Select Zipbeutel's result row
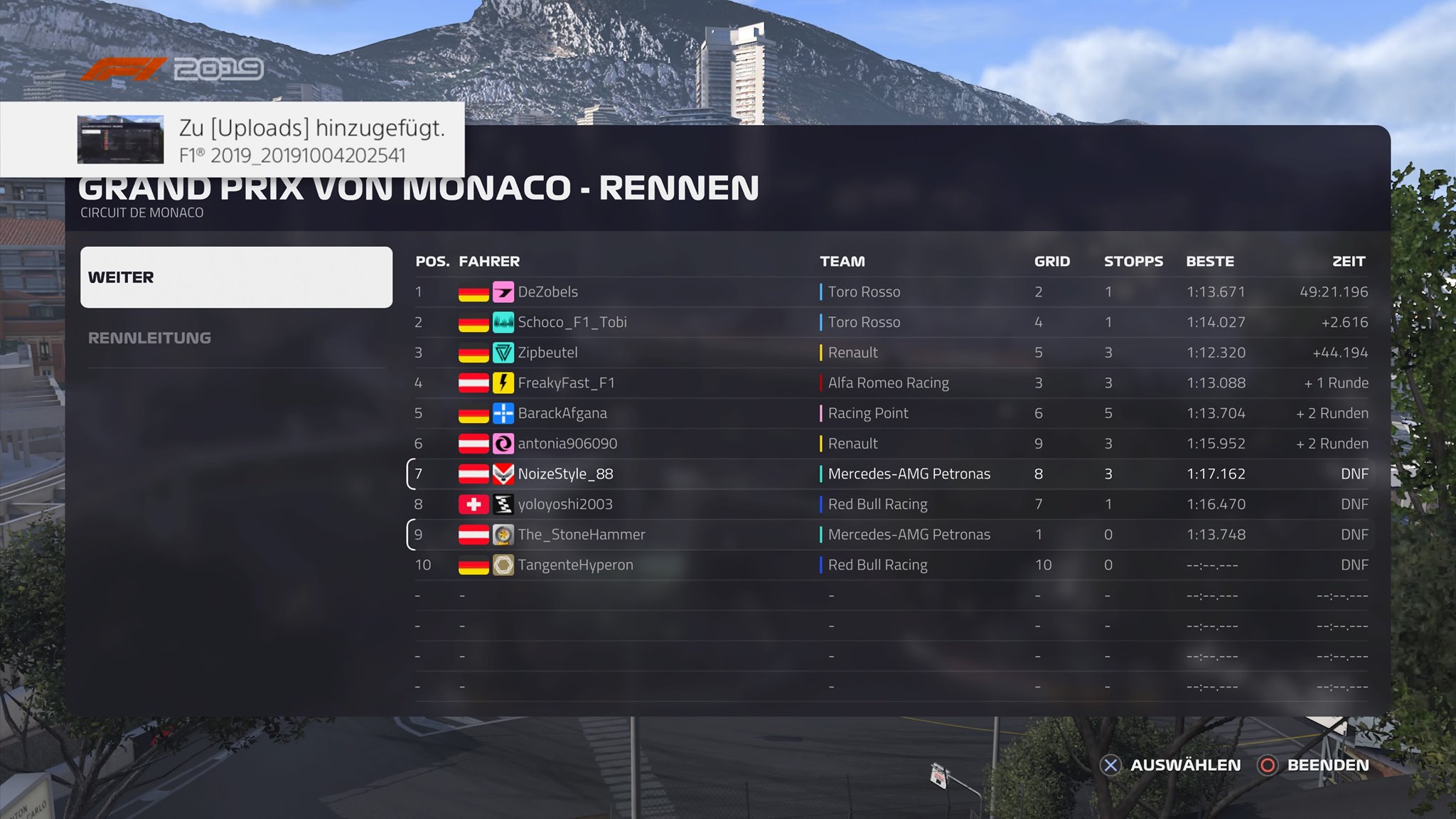The height and width of the screenshot is (819, 1456). click(x=547, y=353)
